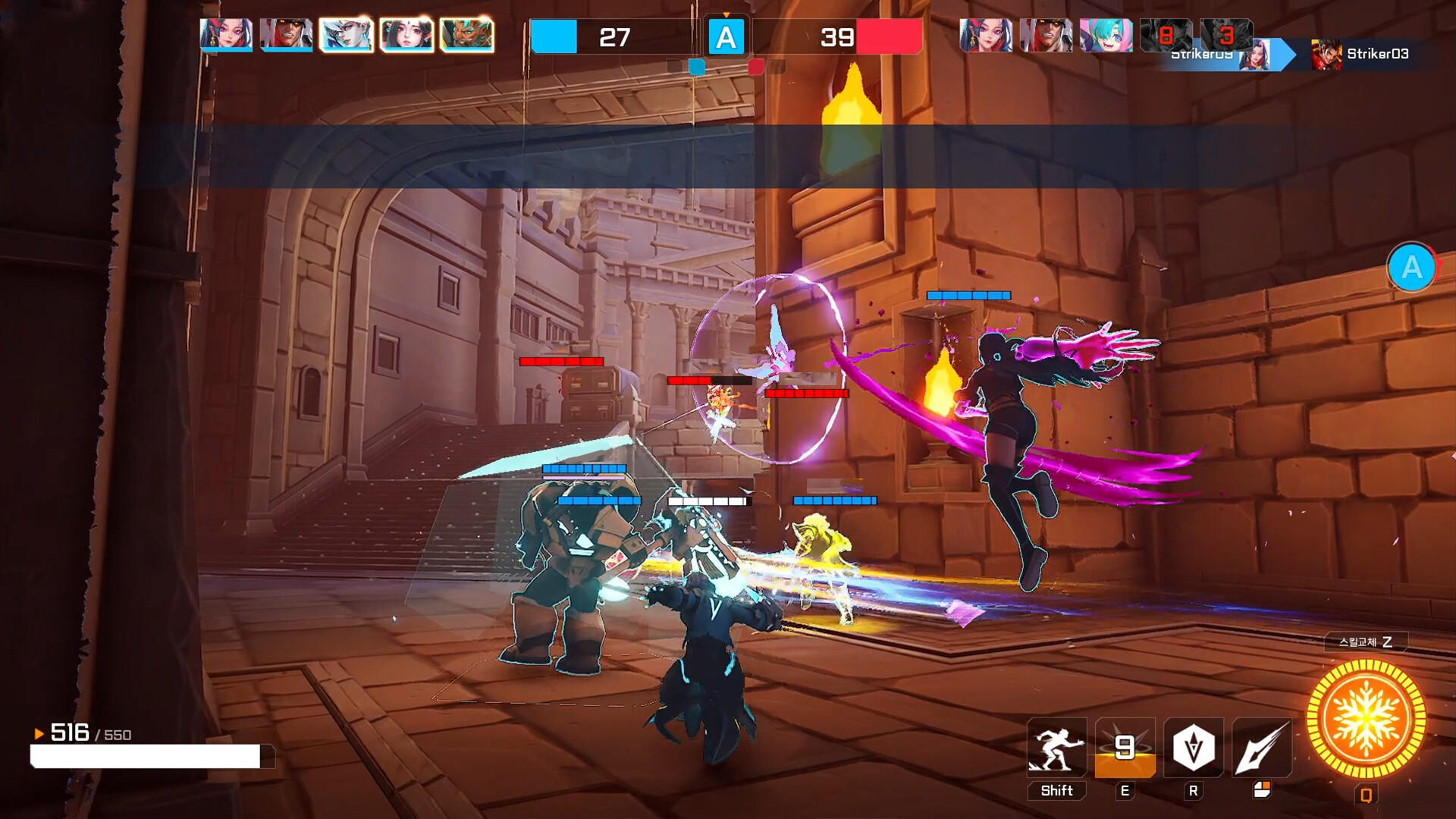This screenshot has width=1456, height=819.
Task: Select the Striker09 kill feed entry
Action: 1202,55
